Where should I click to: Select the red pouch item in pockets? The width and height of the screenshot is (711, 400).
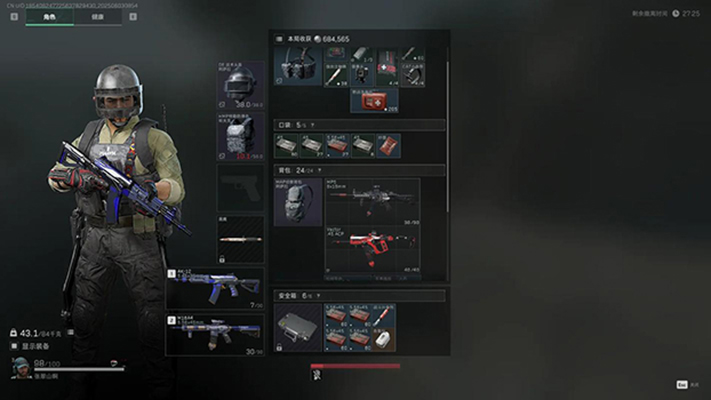pos(388,145)
